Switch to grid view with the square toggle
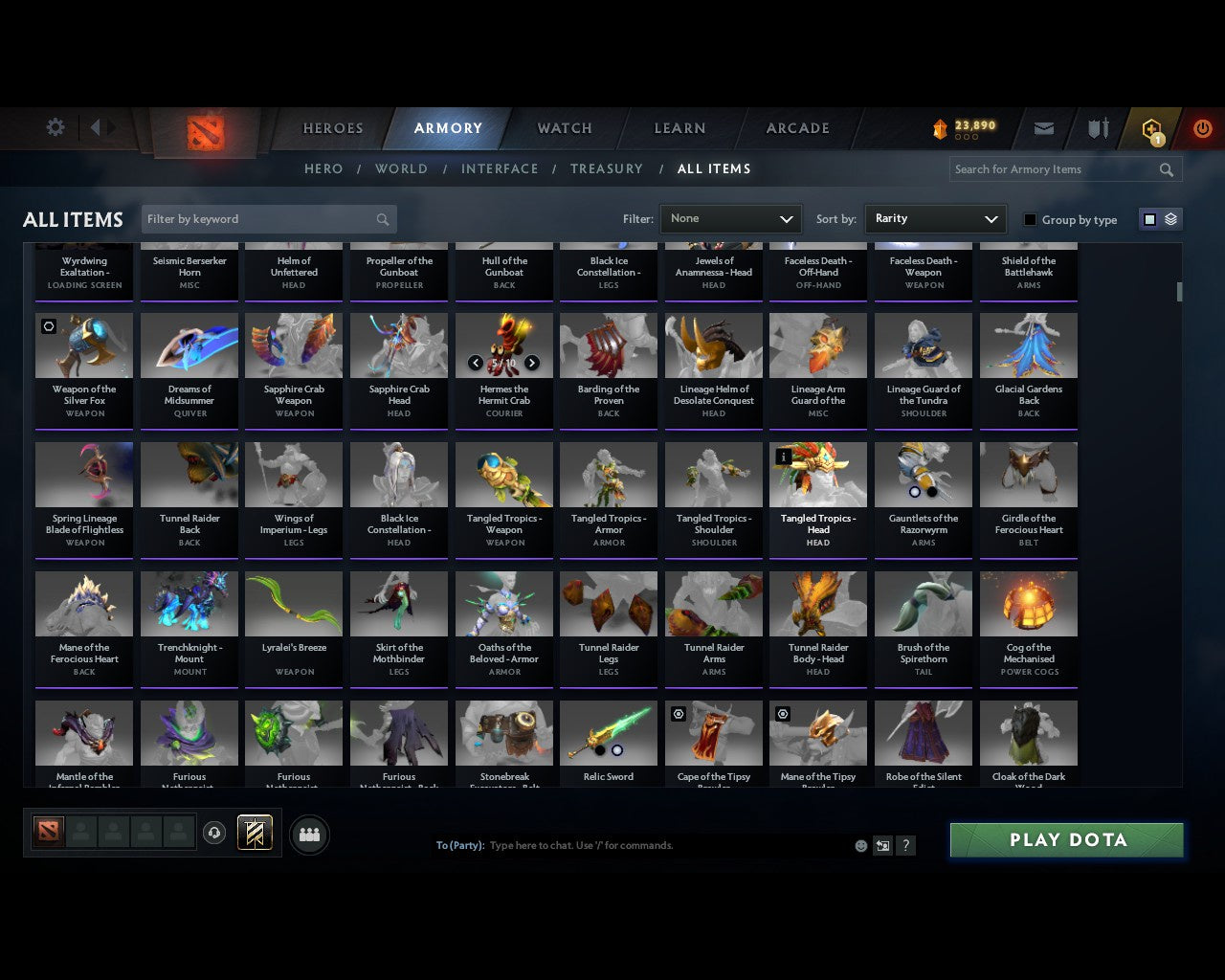The height and width of the screenshot is (980, 1225). pyautogui.click(x=1148, y=218)
